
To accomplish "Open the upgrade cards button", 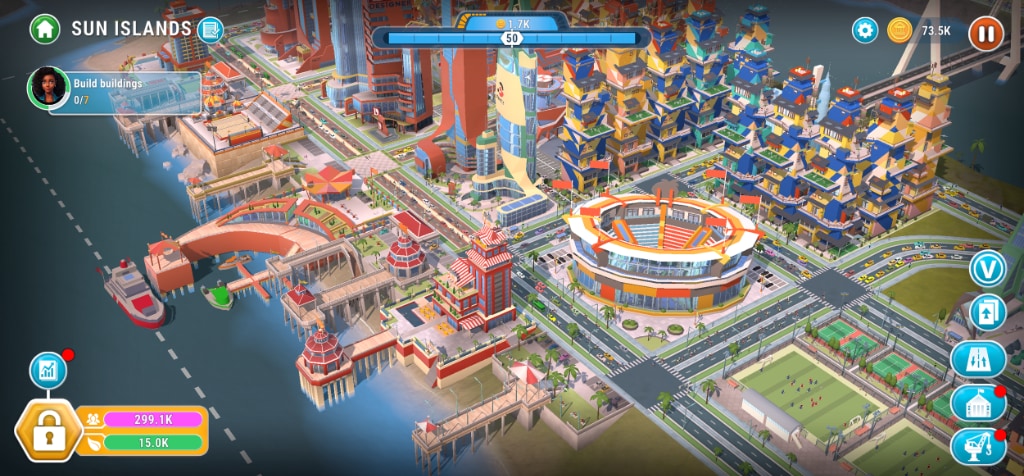I will (987, 313).
